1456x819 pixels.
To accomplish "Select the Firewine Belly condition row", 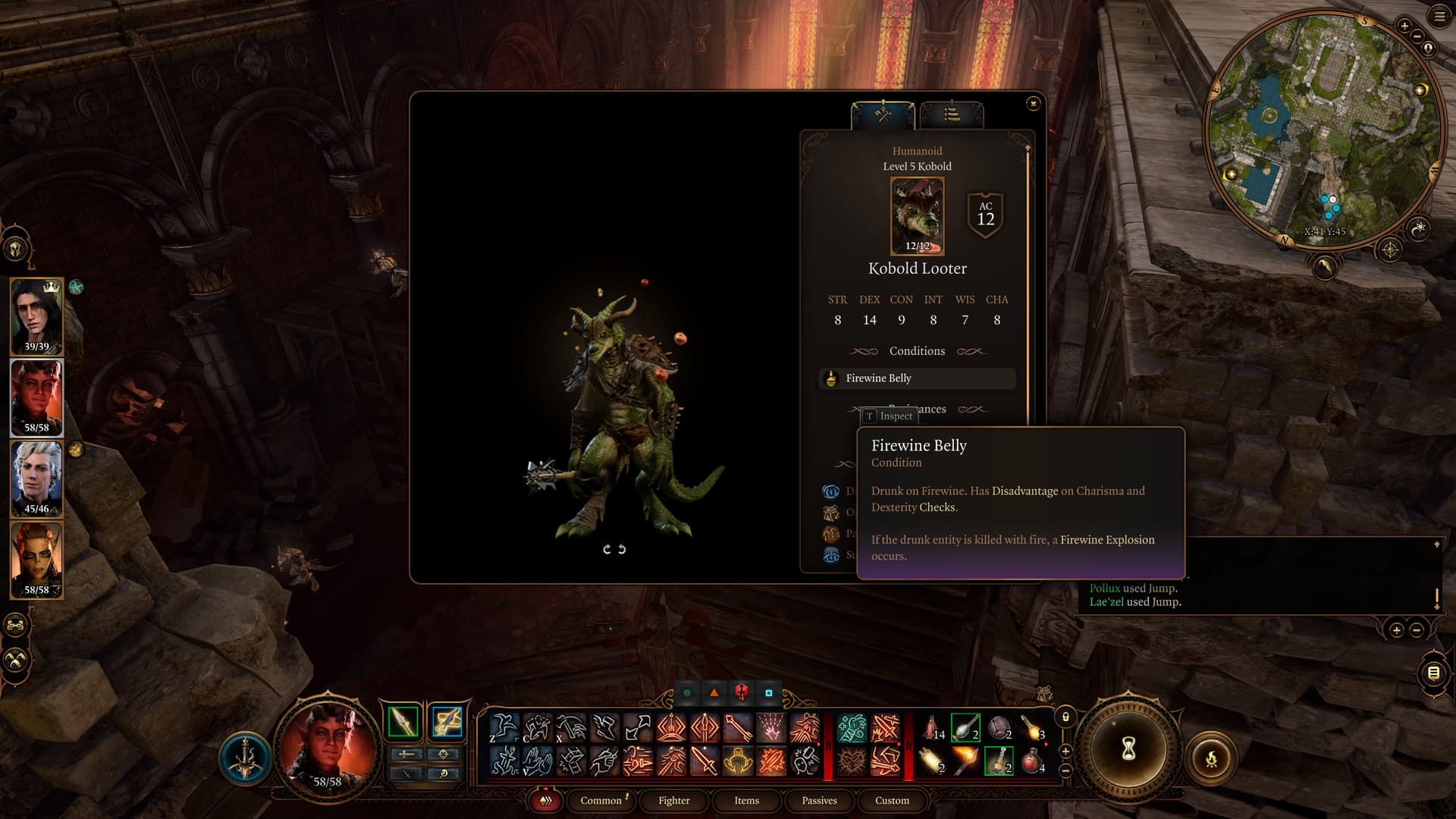I will [x=917, y=378].
